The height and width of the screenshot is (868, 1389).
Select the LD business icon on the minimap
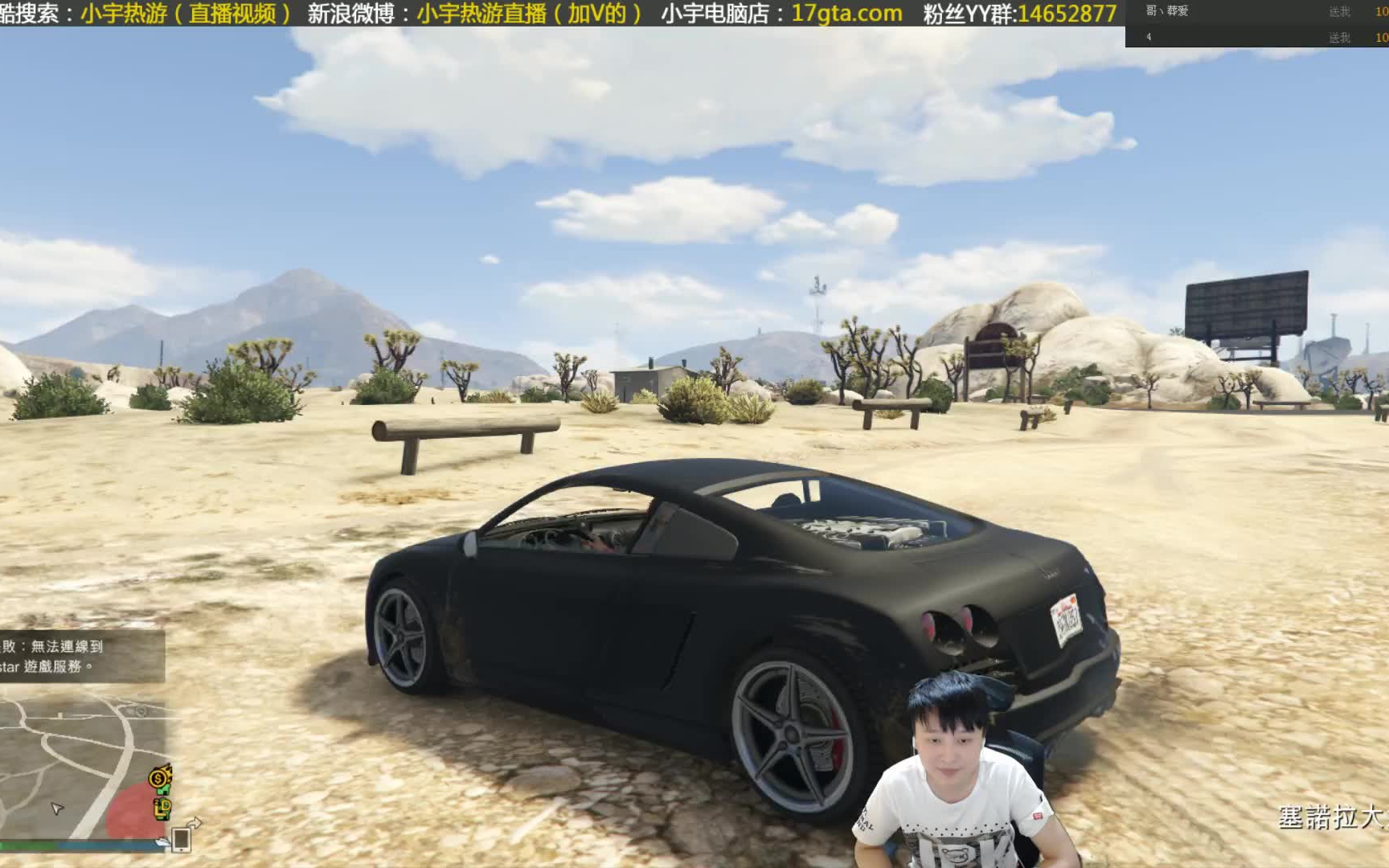[162, 810]
